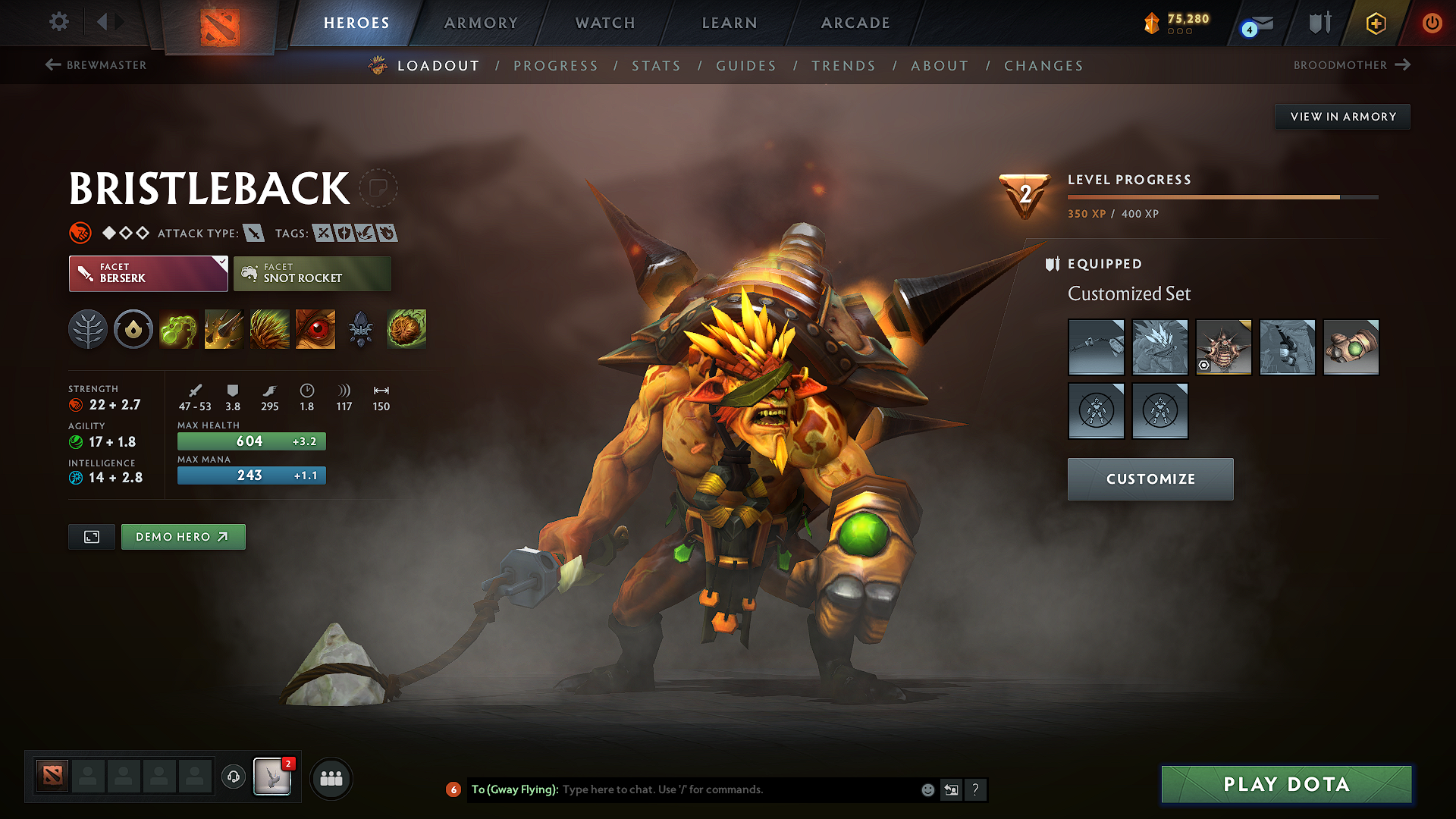Switch to the STATS tab
The image size is (1456, 819).
657,65
